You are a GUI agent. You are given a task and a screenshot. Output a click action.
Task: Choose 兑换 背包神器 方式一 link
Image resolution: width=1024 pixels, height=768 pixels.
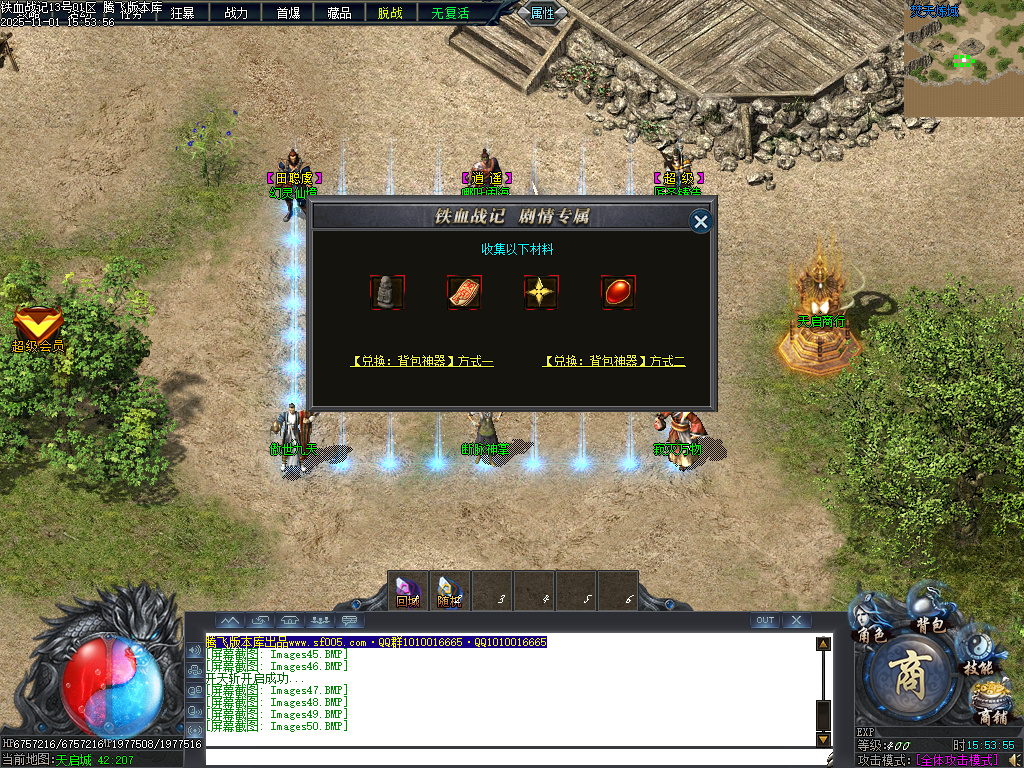pyautogui.click(x=421, y=361)
